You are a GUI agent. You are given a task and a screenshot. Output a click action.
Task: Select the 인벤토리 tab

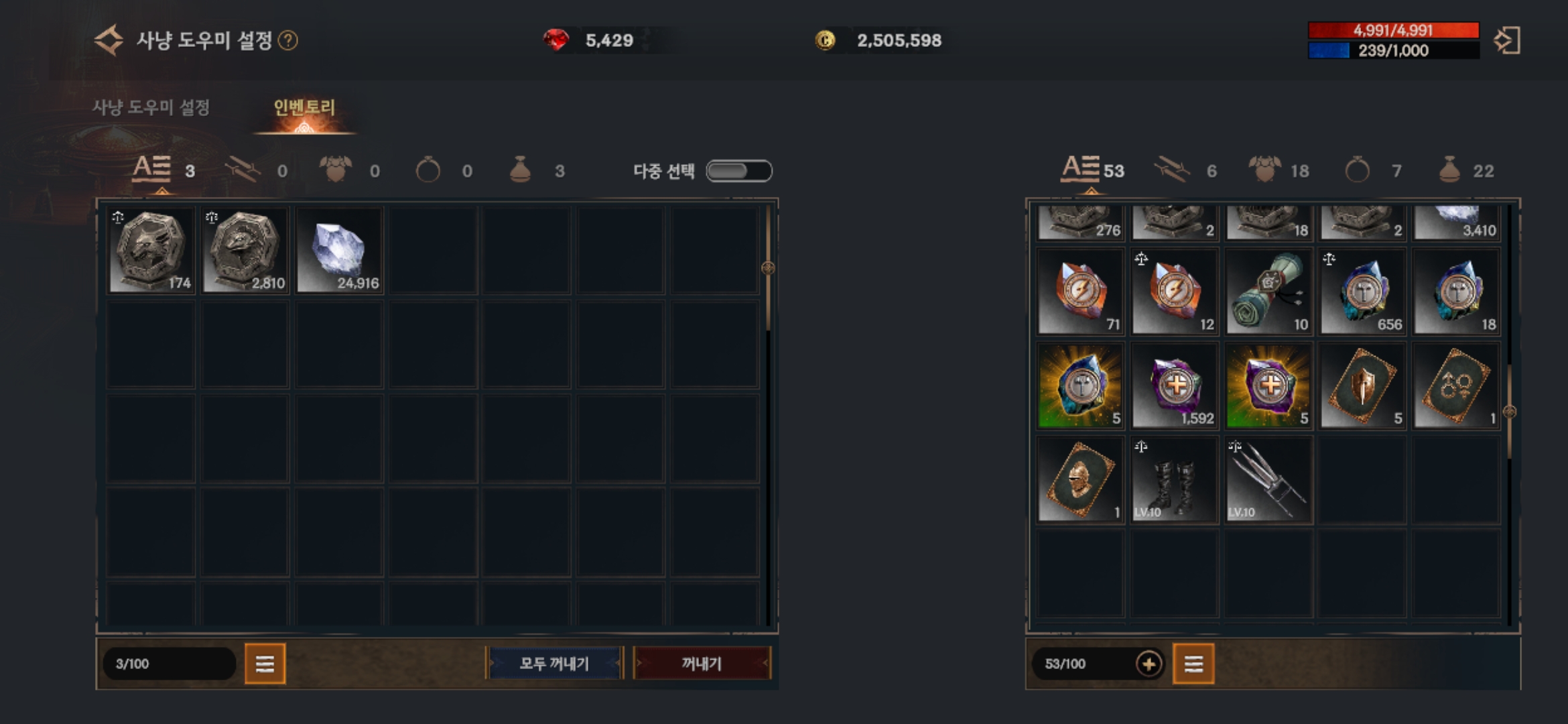pos(304,107)
